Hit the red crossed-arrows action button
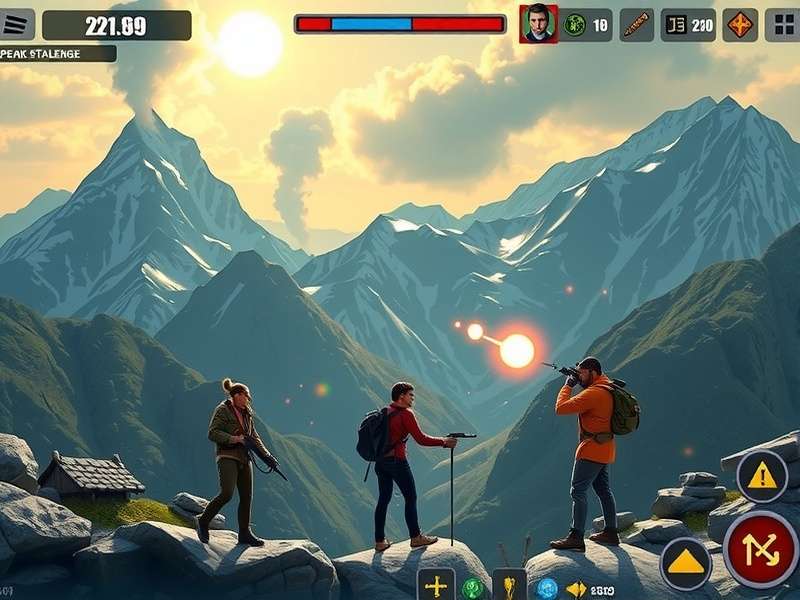This screenshot has width=800, height=600. [x=761, y=549]
